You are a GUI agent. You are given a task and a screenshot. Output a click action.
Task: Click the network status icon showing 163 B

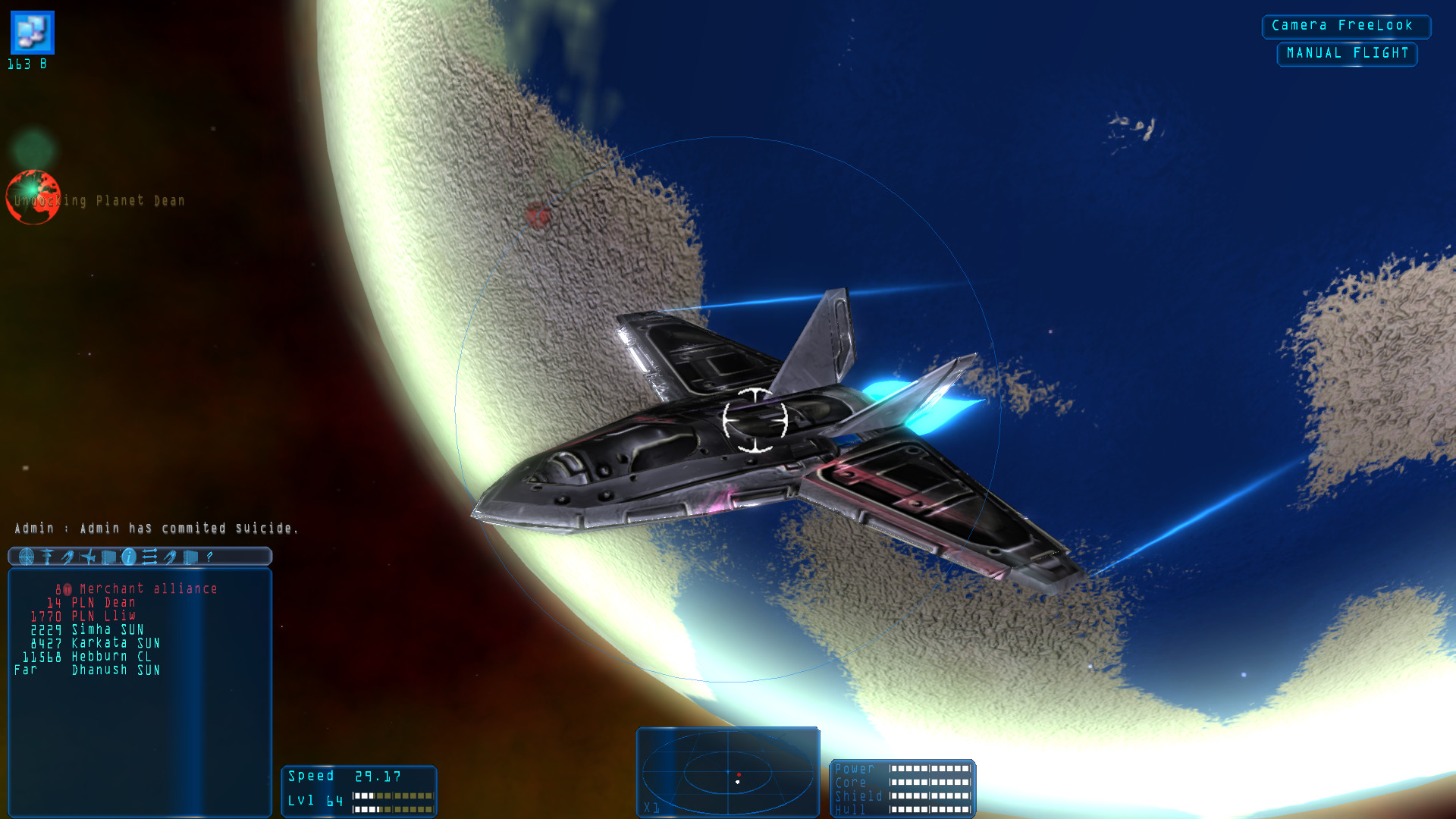[x=31, y=32]
